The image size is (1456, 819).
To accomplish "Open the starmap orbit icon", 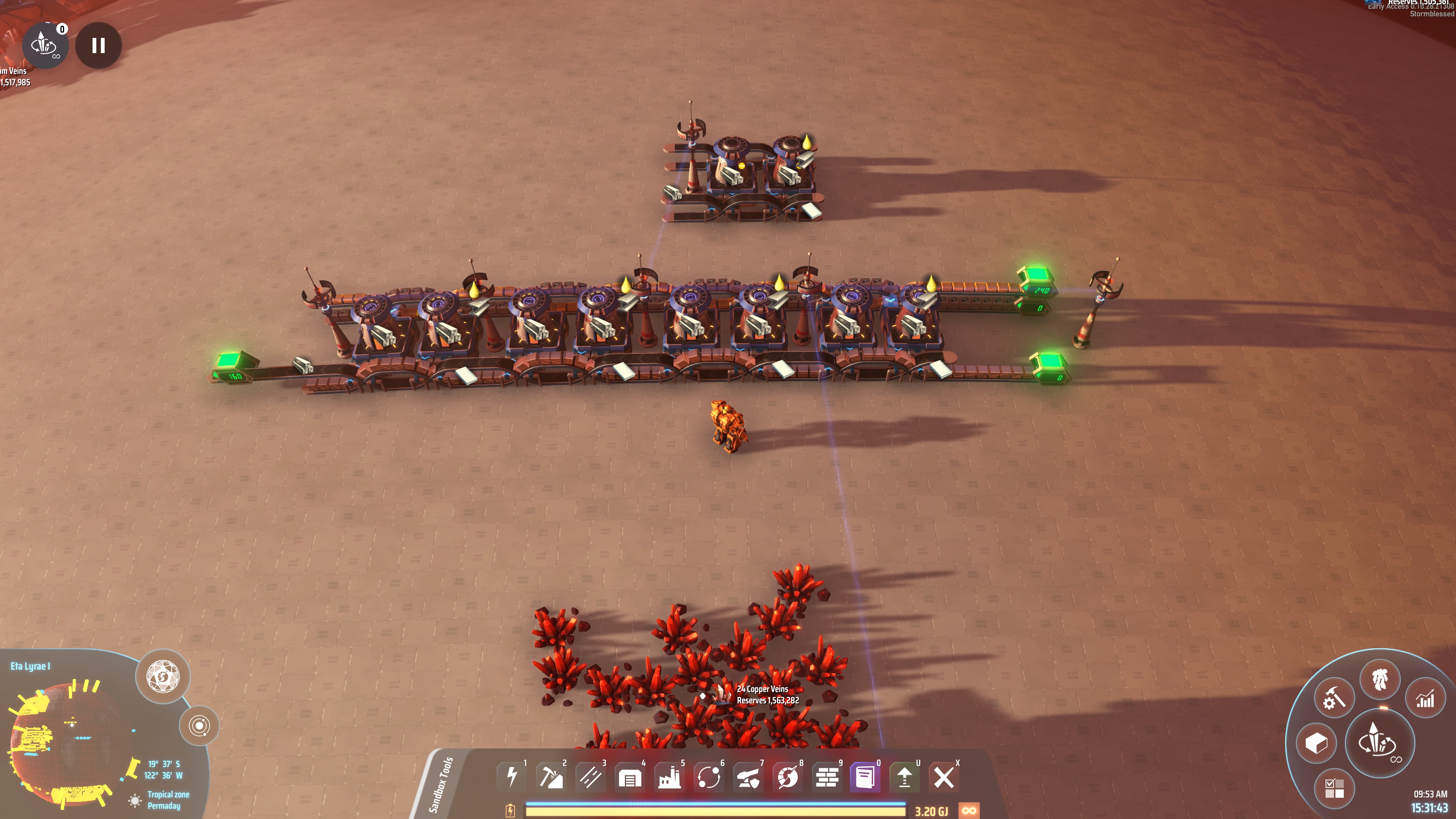I will 199,725.
